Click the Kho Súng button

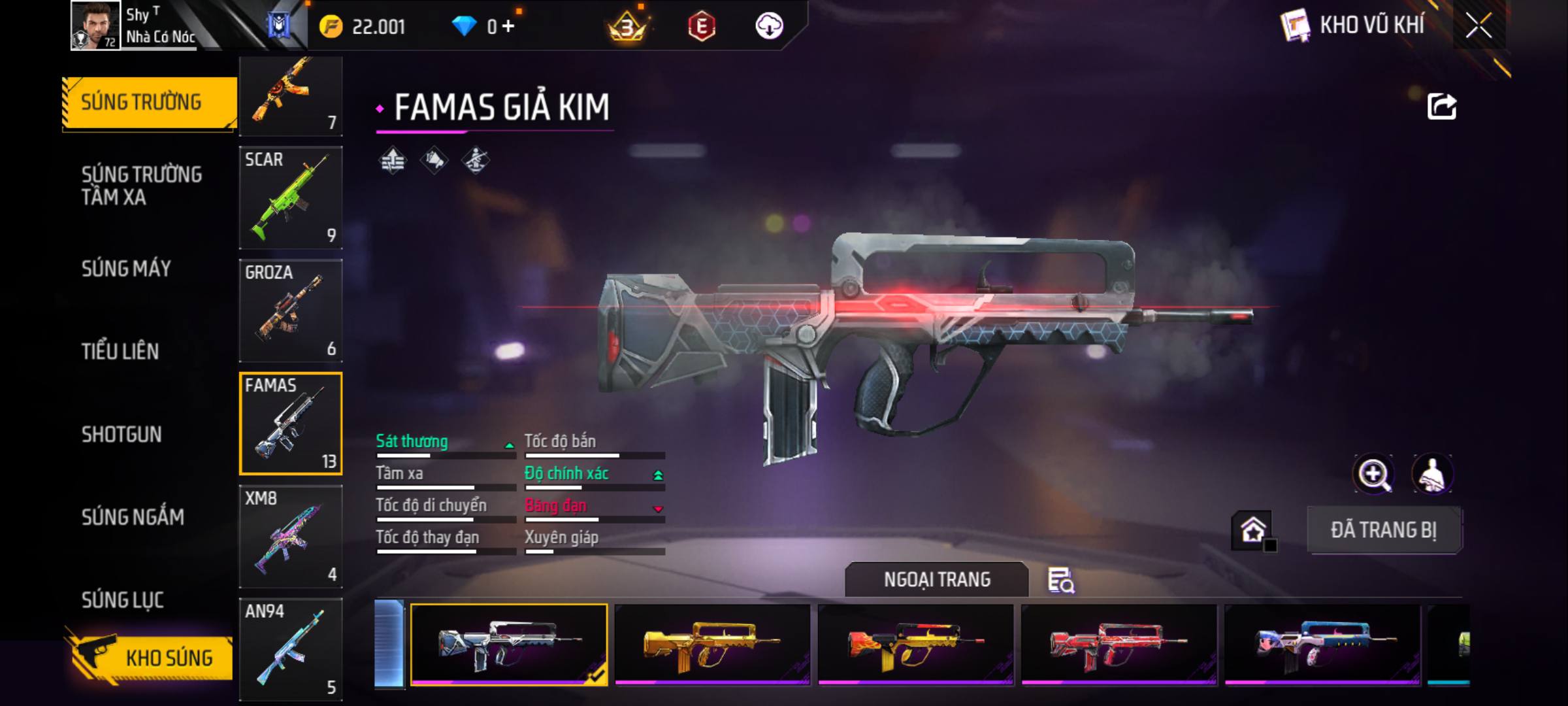coord(150,658)
